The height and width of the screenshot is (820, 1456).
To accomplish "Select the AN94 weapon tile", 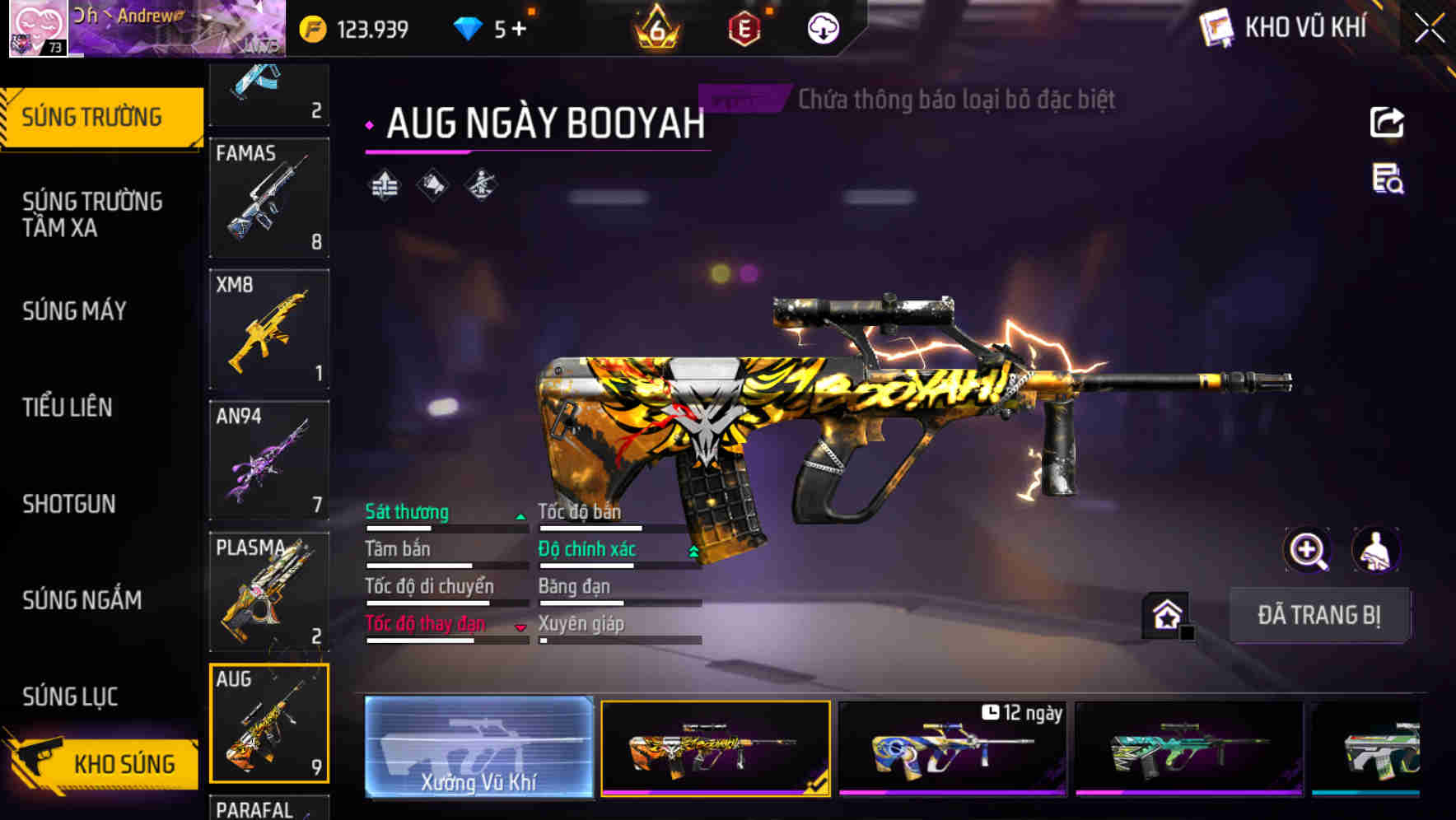I will point(269,460).
